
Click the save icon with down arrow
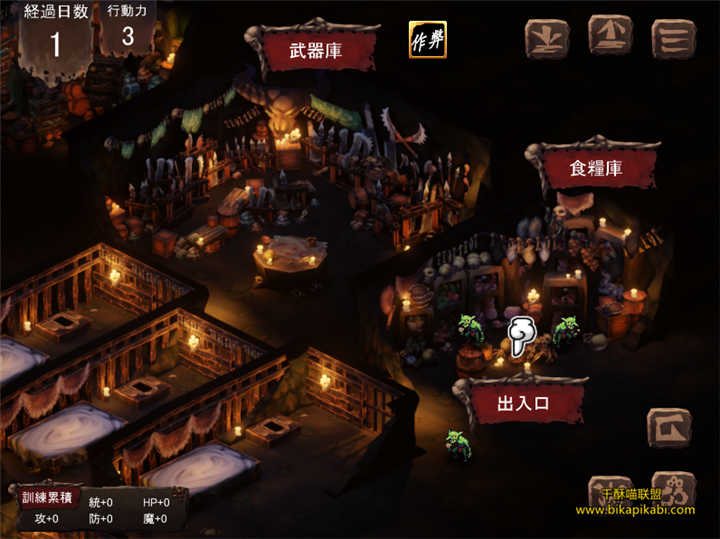point(547,37)
